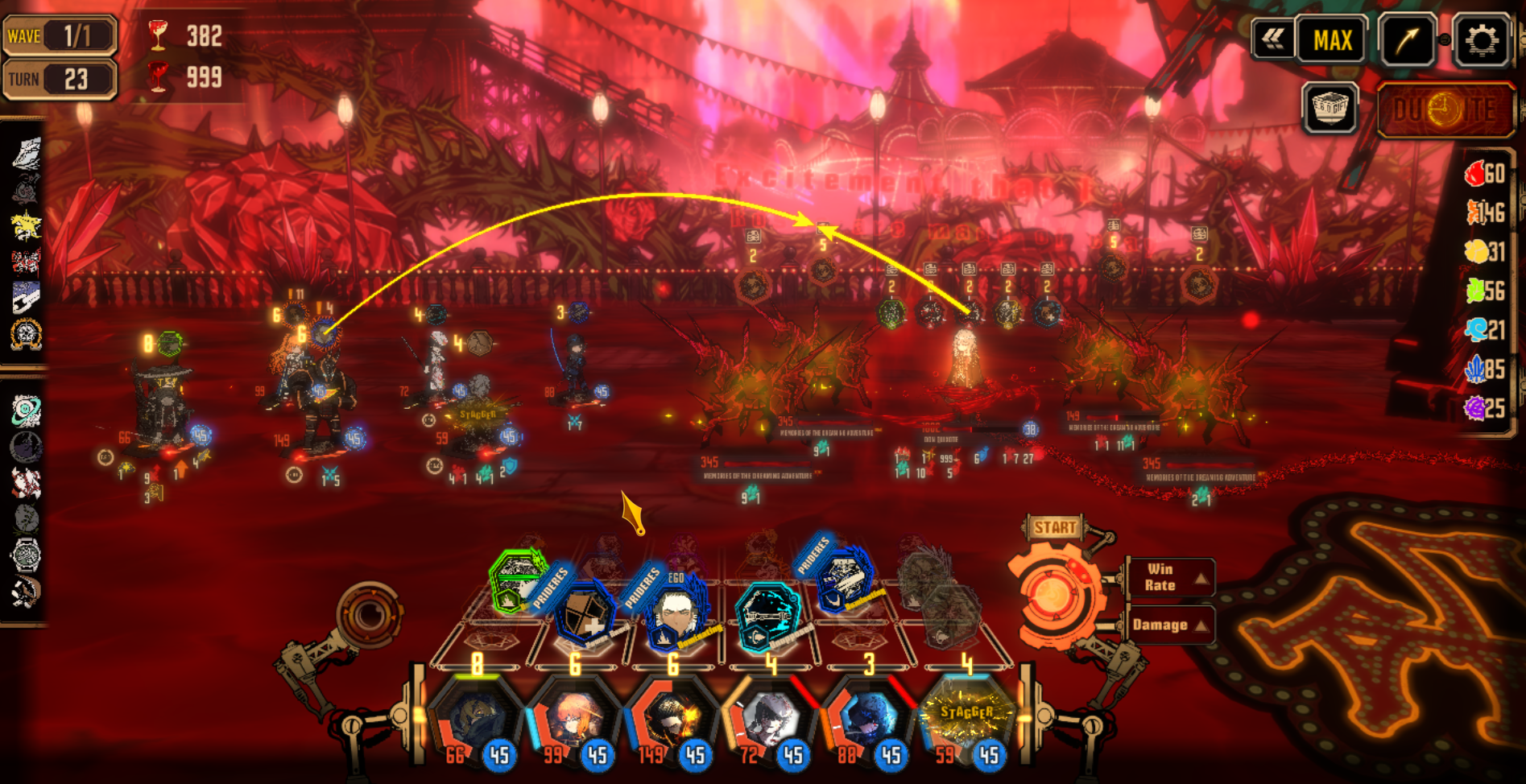Open the E.G.O gift box icon

click(x=1330, y=107)
